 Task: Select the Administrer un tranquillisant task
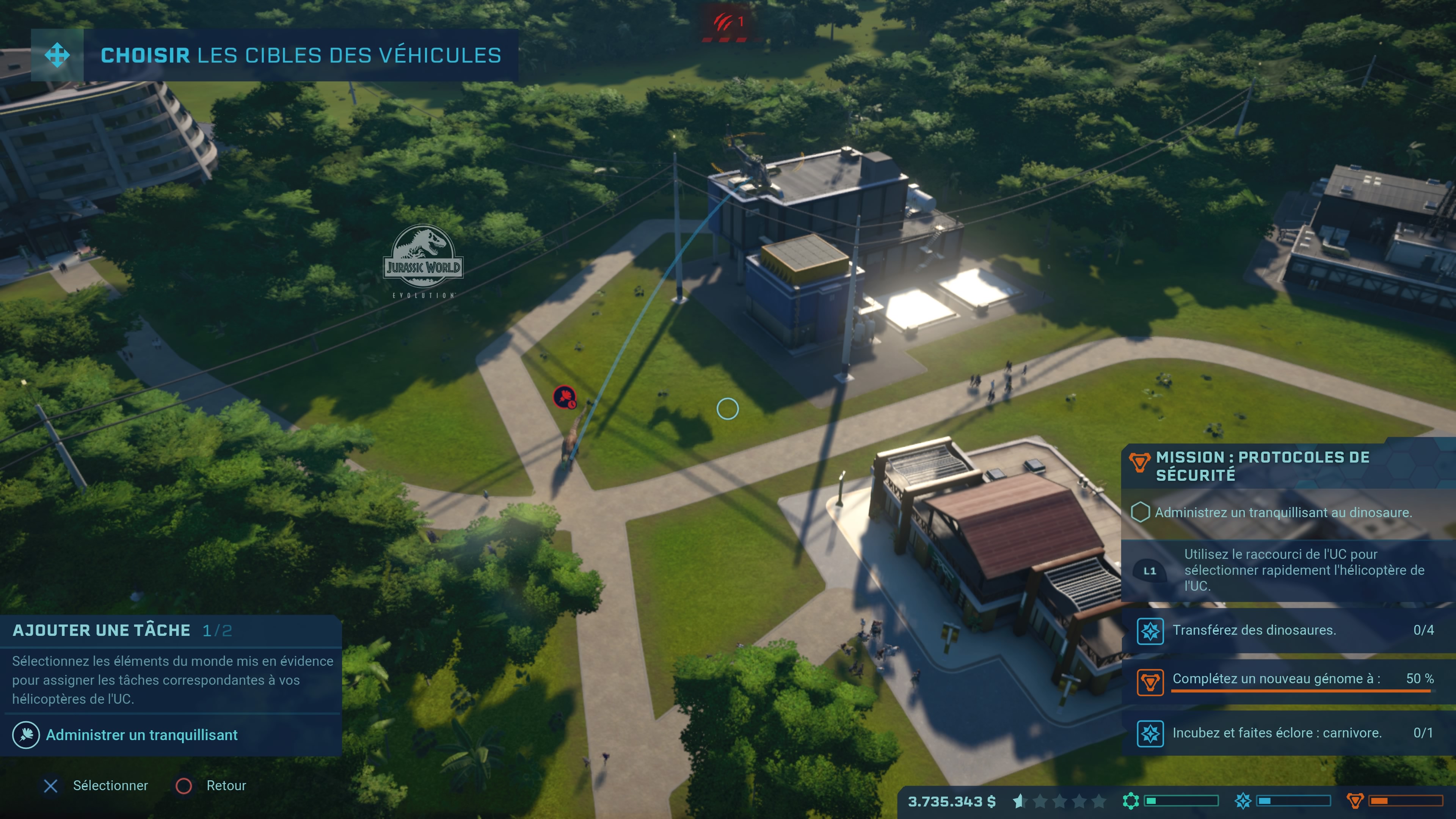[x=141, y=735]
